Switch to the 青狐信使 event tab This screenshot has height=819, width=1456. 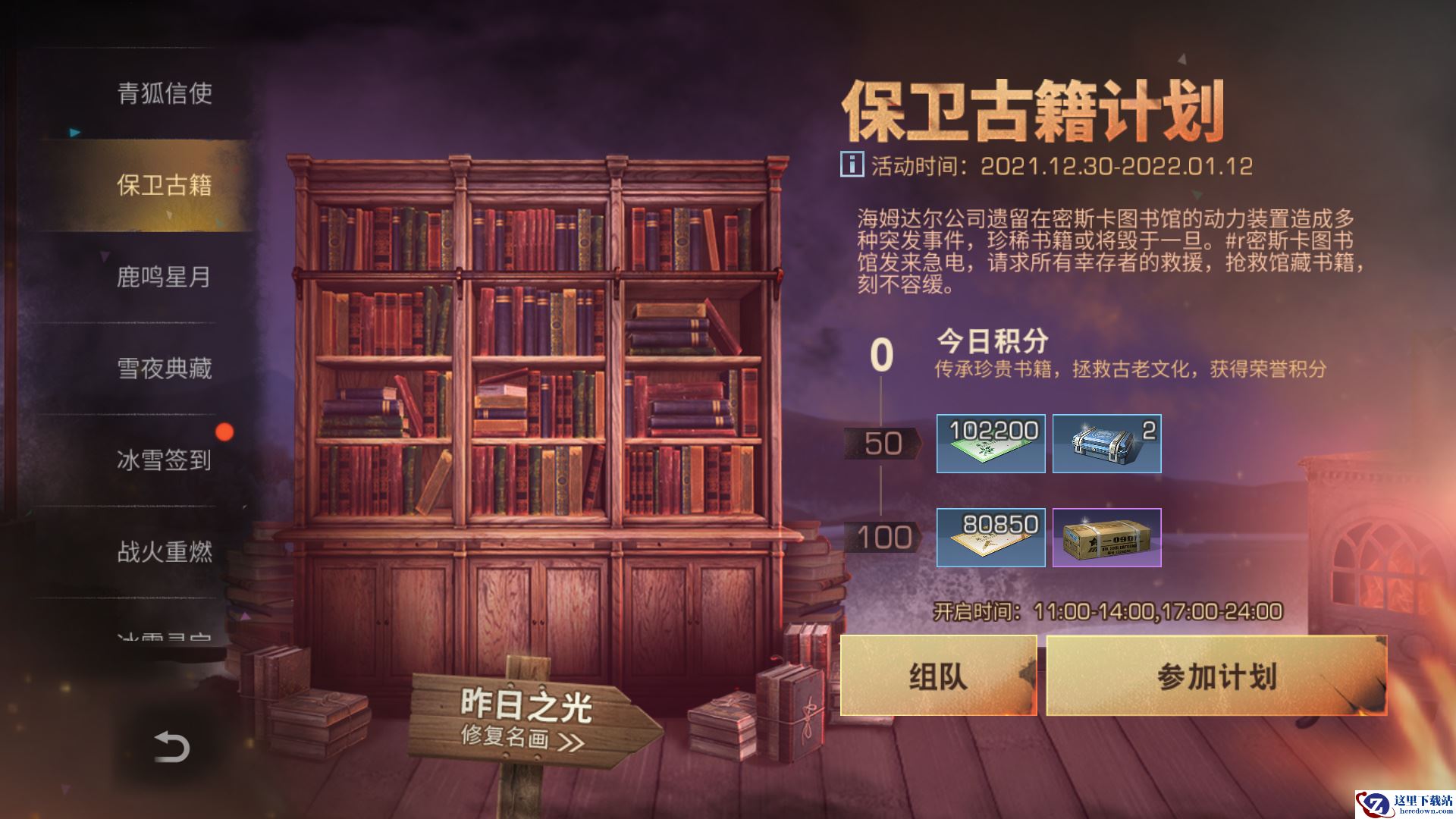(165, 96)
